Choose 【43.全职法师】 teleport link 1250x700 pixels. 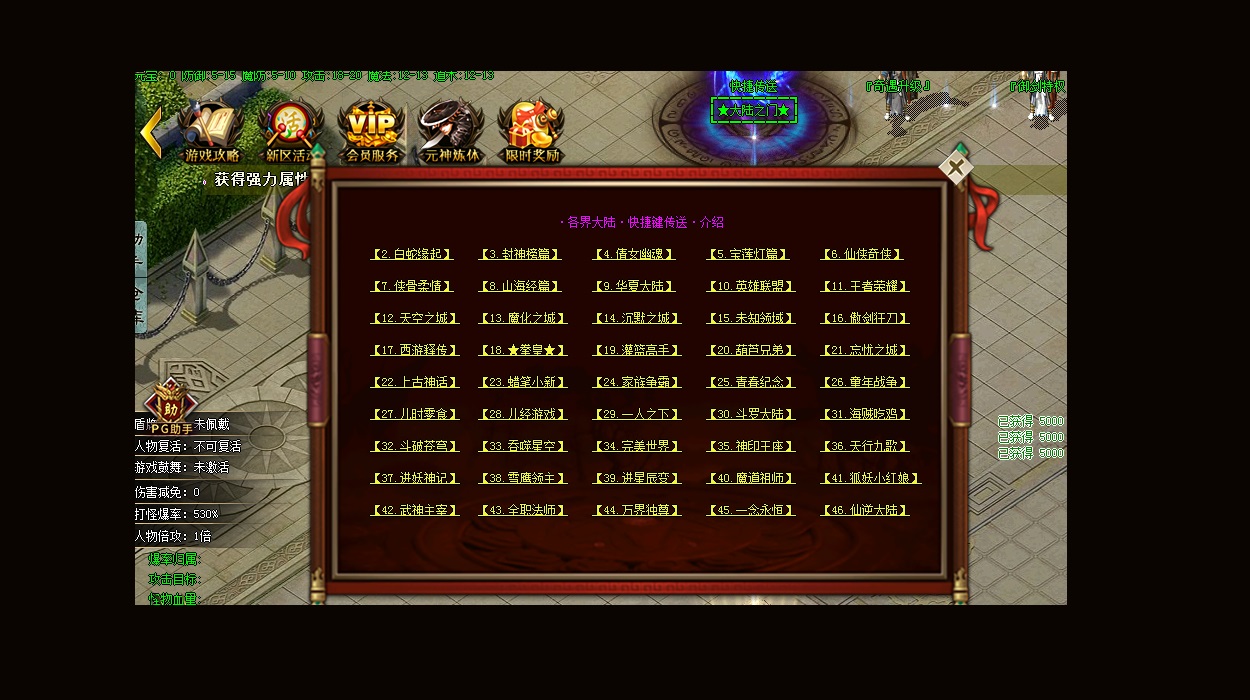(523, 510)
